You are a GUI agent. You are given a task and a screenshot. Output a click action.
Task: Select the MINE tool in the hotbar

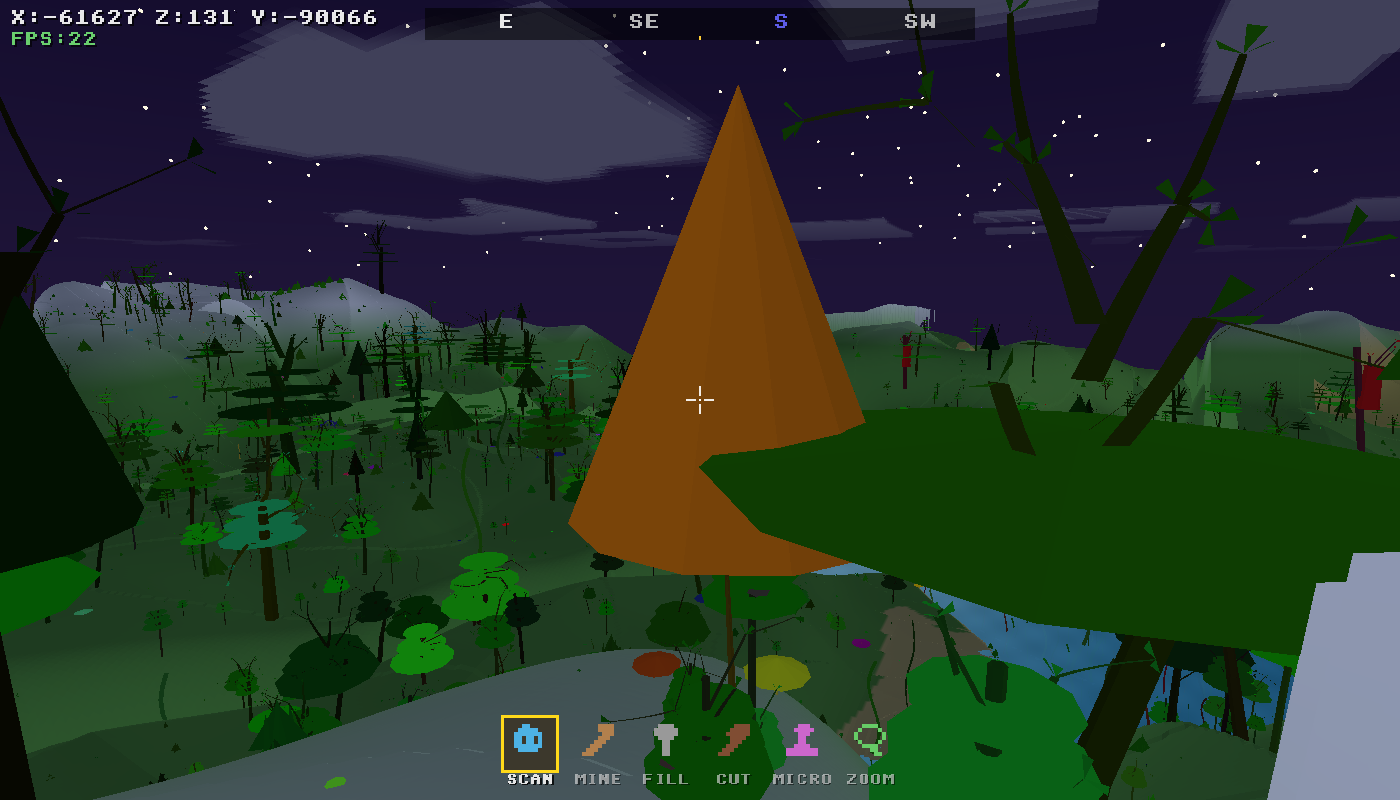[x=597, y=741]
